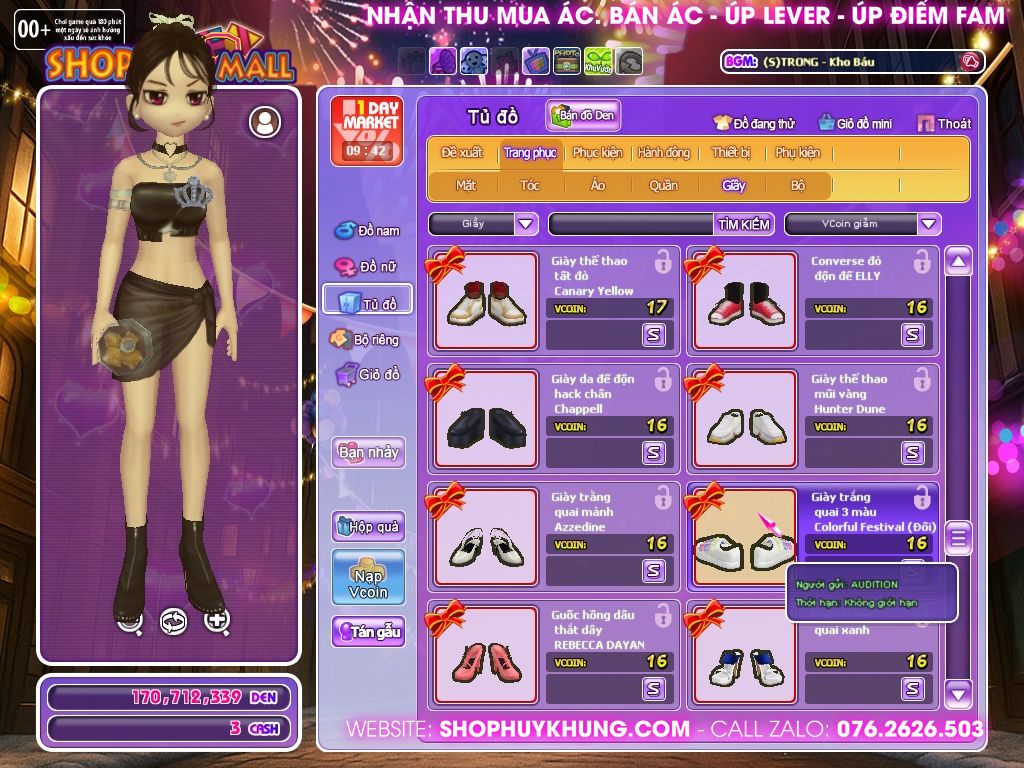The height and width of the screenshot is (768, 1024).
Task: Click the Bạn nhảy partner button
Action: pyautogui.click(x=368, y=452)
